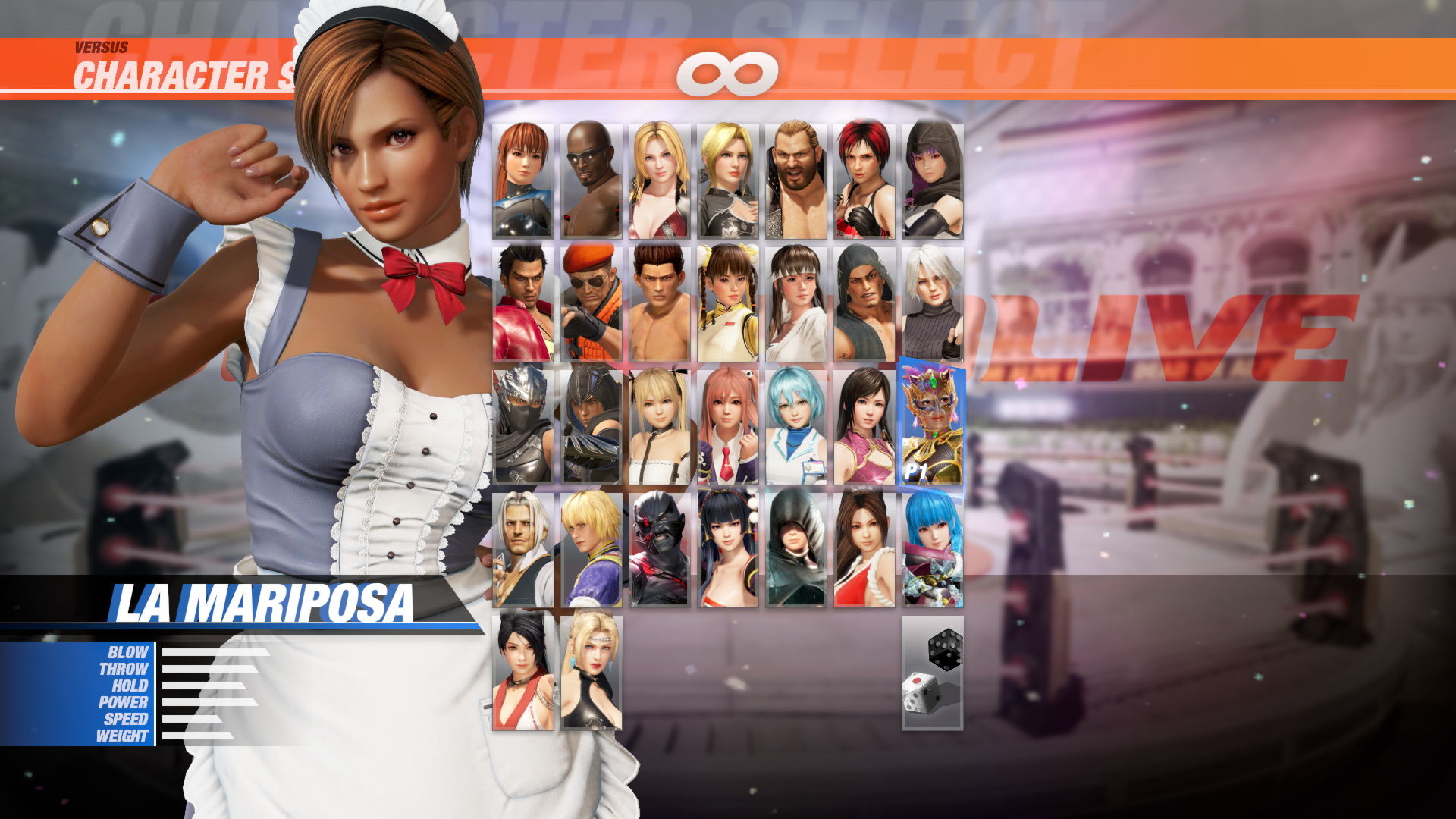Viewport: 1456px width, 819px height.
Task: Select Ayane's hooded portrait in the top row
Action: click(934, 178)
